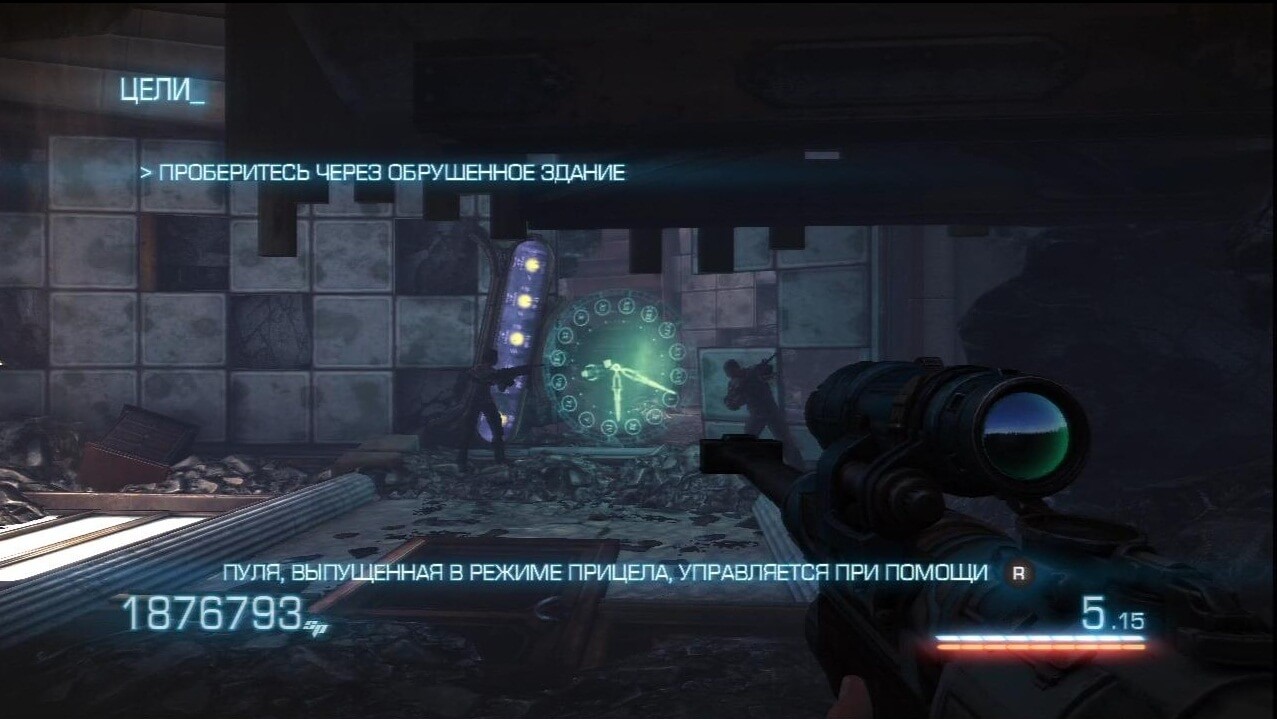Open the «ЦЕЛИ» objectives header
Image resolution: width=1277 pixels, height=719 pixels.
[x=161, y=90]
